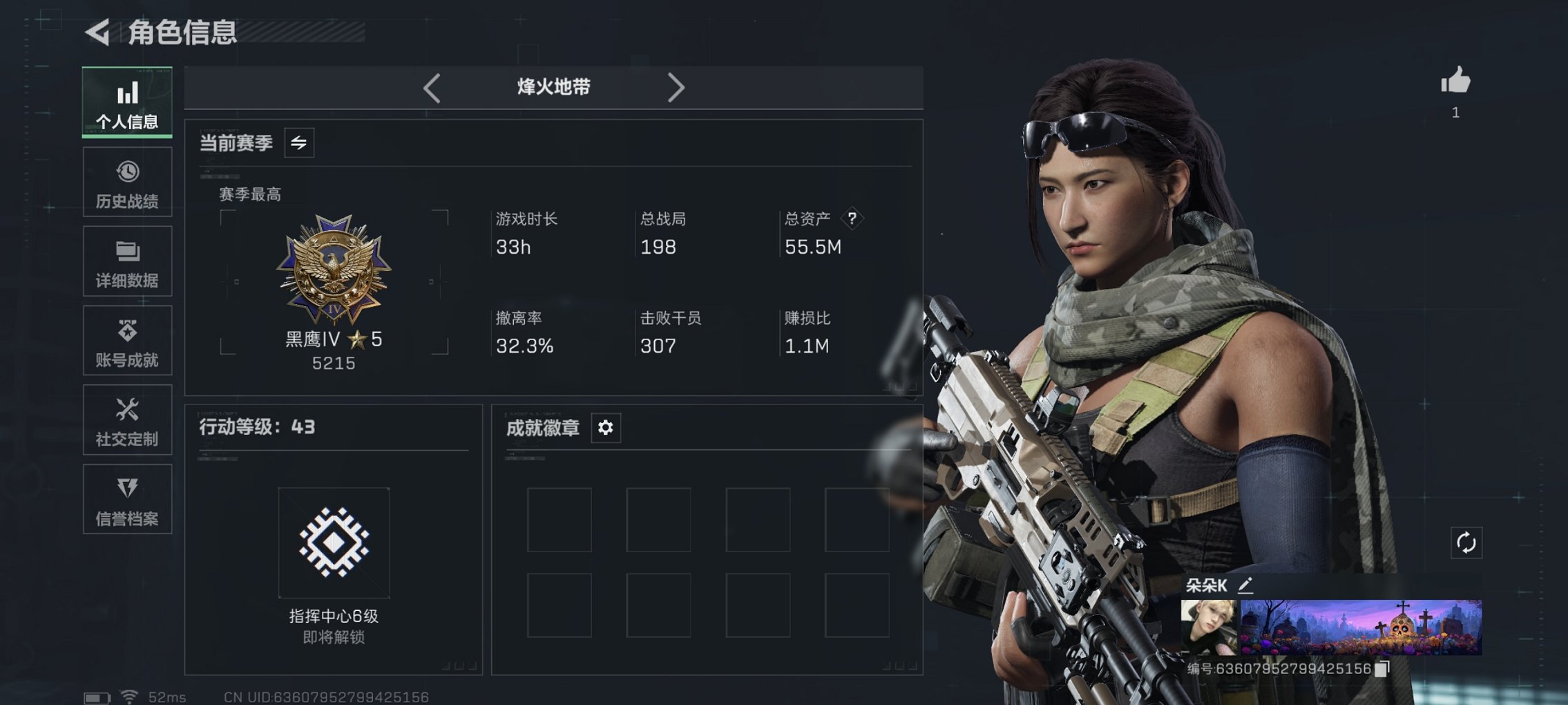Click the season switch icon beside 当前赛季
Viewport: 1568px width, 705px height.
coord(300,142)
